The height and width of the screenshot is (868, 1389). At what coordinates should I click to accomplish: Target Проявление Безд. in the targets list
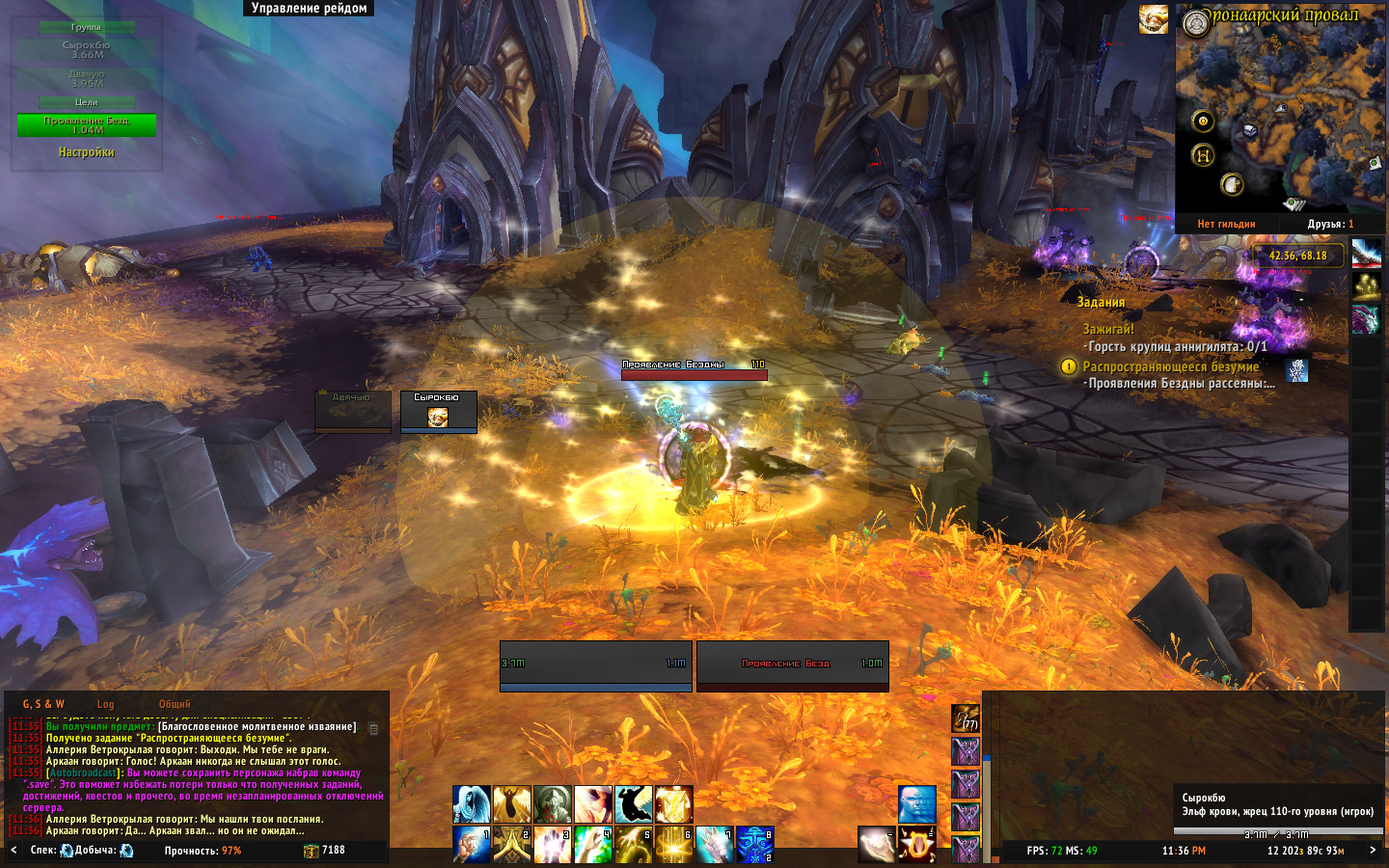click(x=86, y=125)
